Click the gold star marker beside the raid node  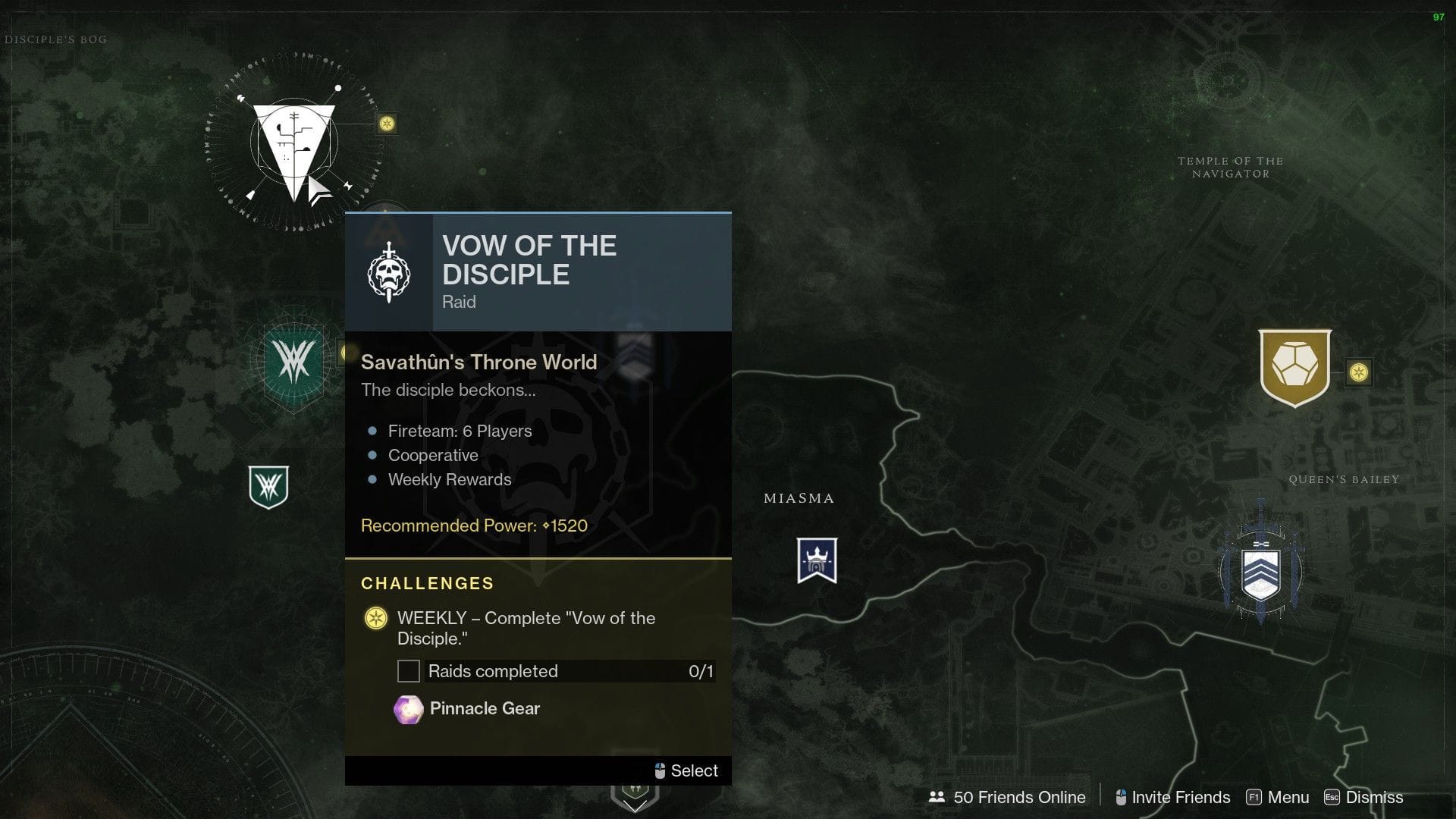pos(387,123)
